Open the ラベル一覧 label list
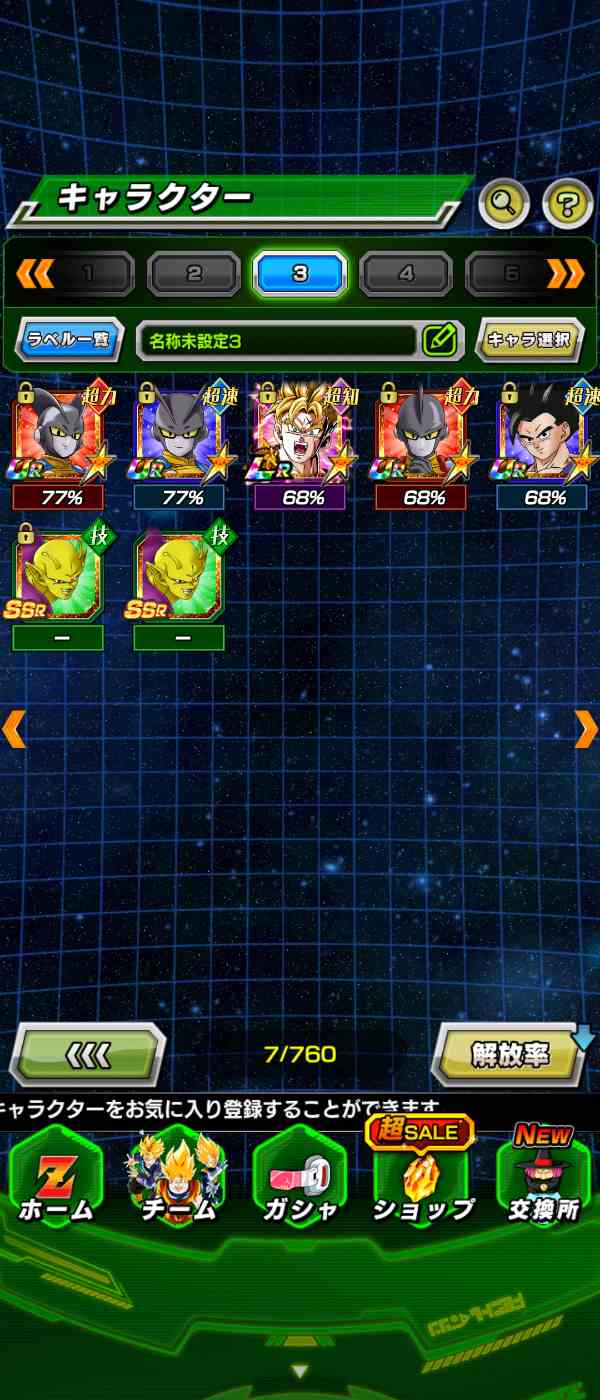Screen dimensions: 600x1400 [x=69, y=340]
